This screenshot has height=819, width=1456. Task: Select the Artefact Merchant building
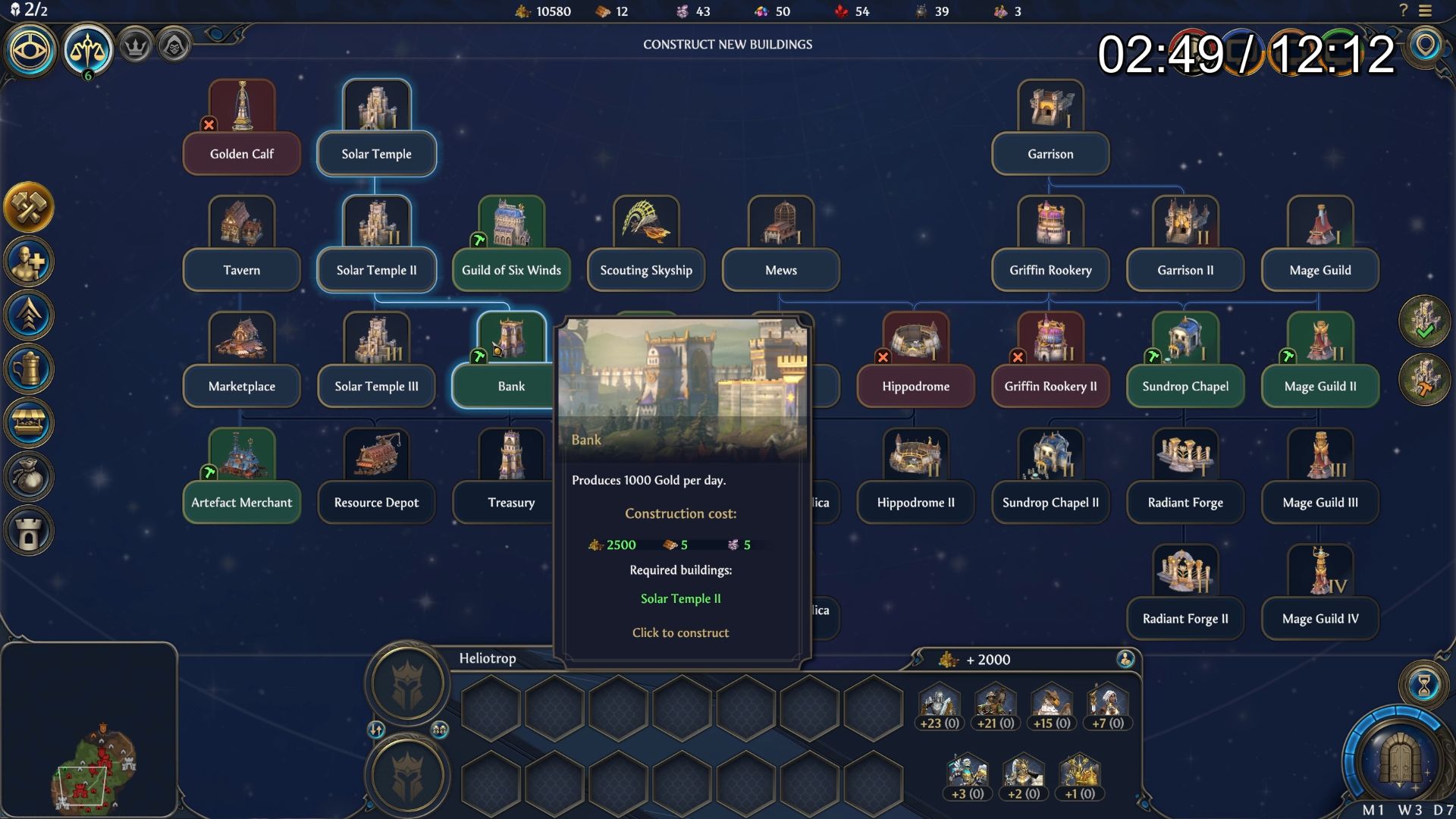[x=242, y=502]
